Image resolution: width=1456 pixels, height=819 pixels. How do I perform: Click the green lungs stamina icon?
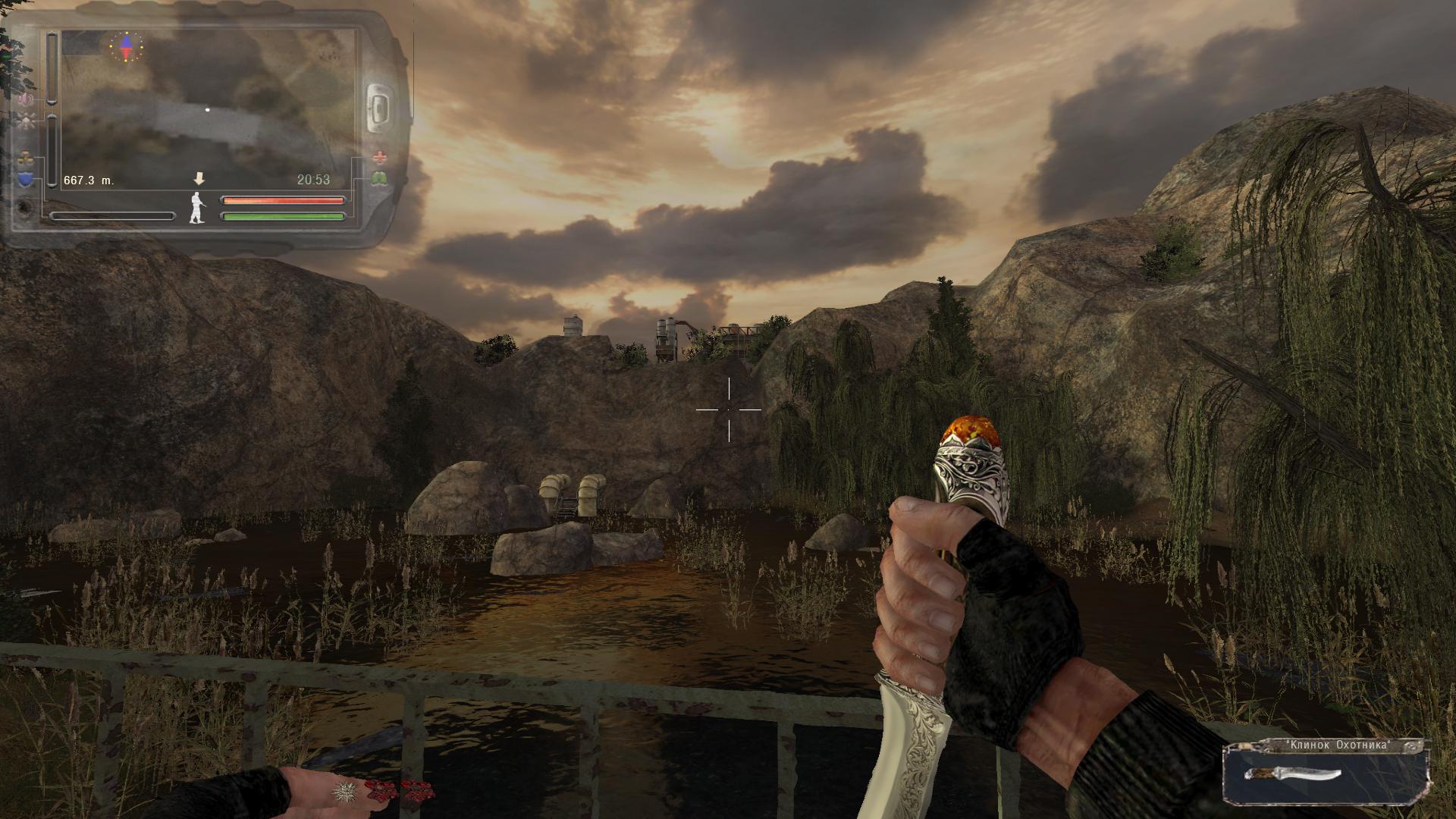click(x=379, y=179)
